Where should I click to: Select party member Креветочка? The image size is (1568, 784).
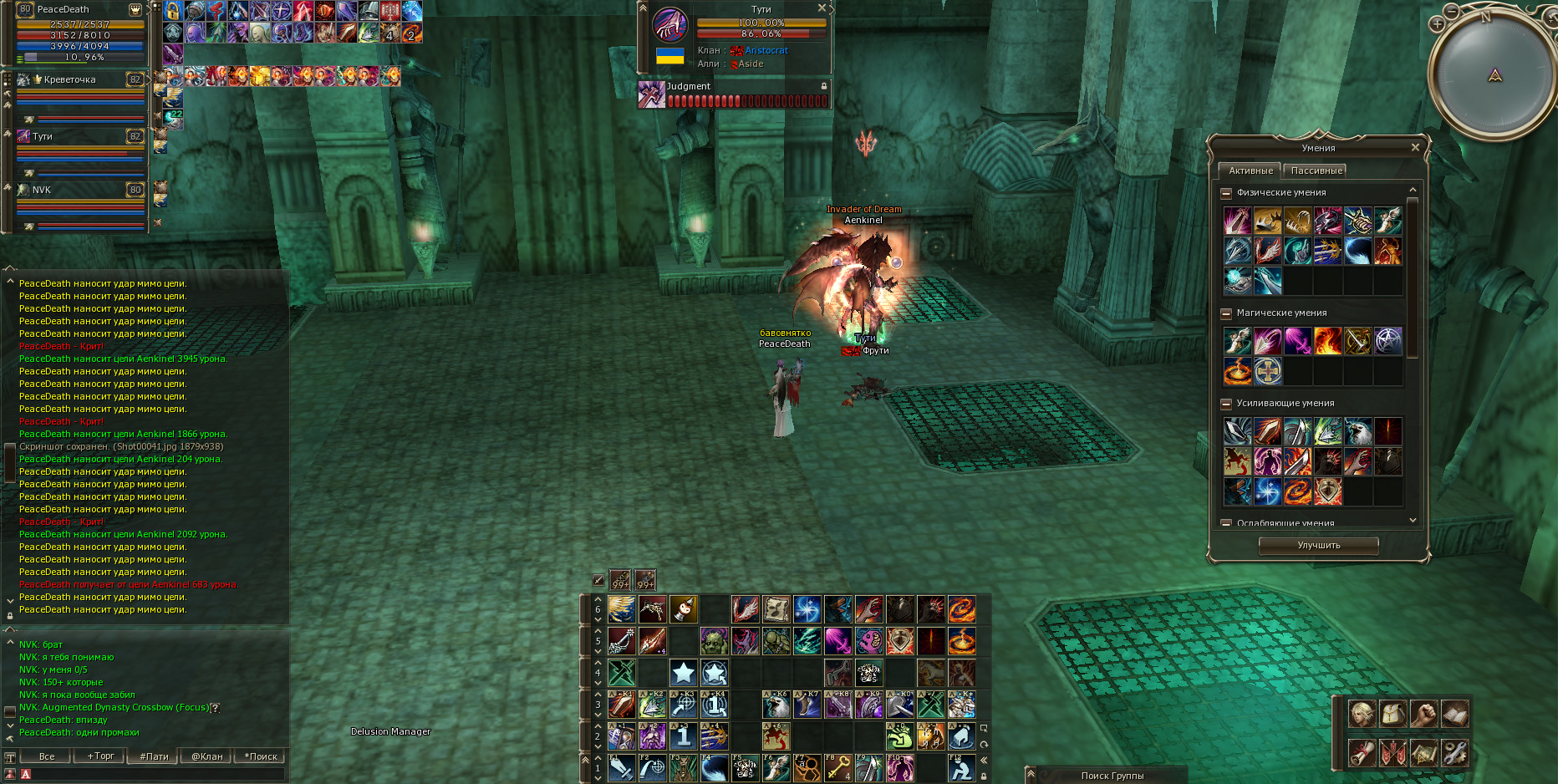[x=70, y=80]
